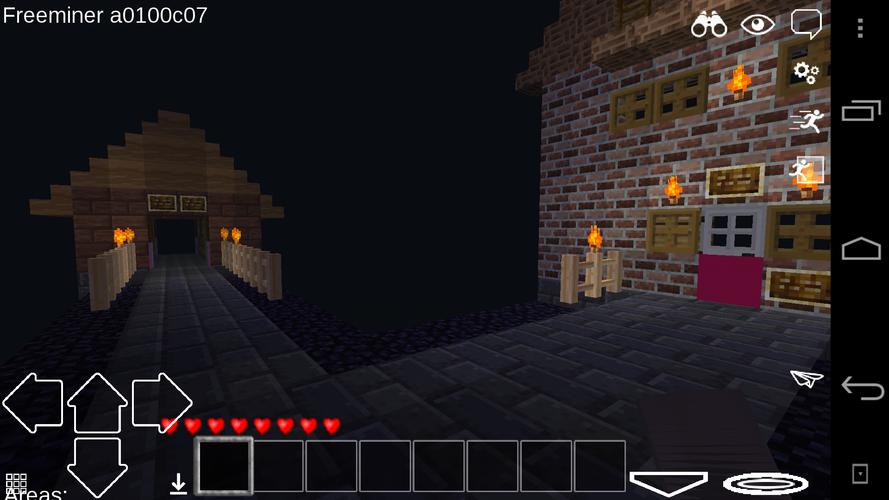Image resolution: width=889 pixels, height=500 pixels.
Task: Open the gears settings icon
Action: point(806,71)
